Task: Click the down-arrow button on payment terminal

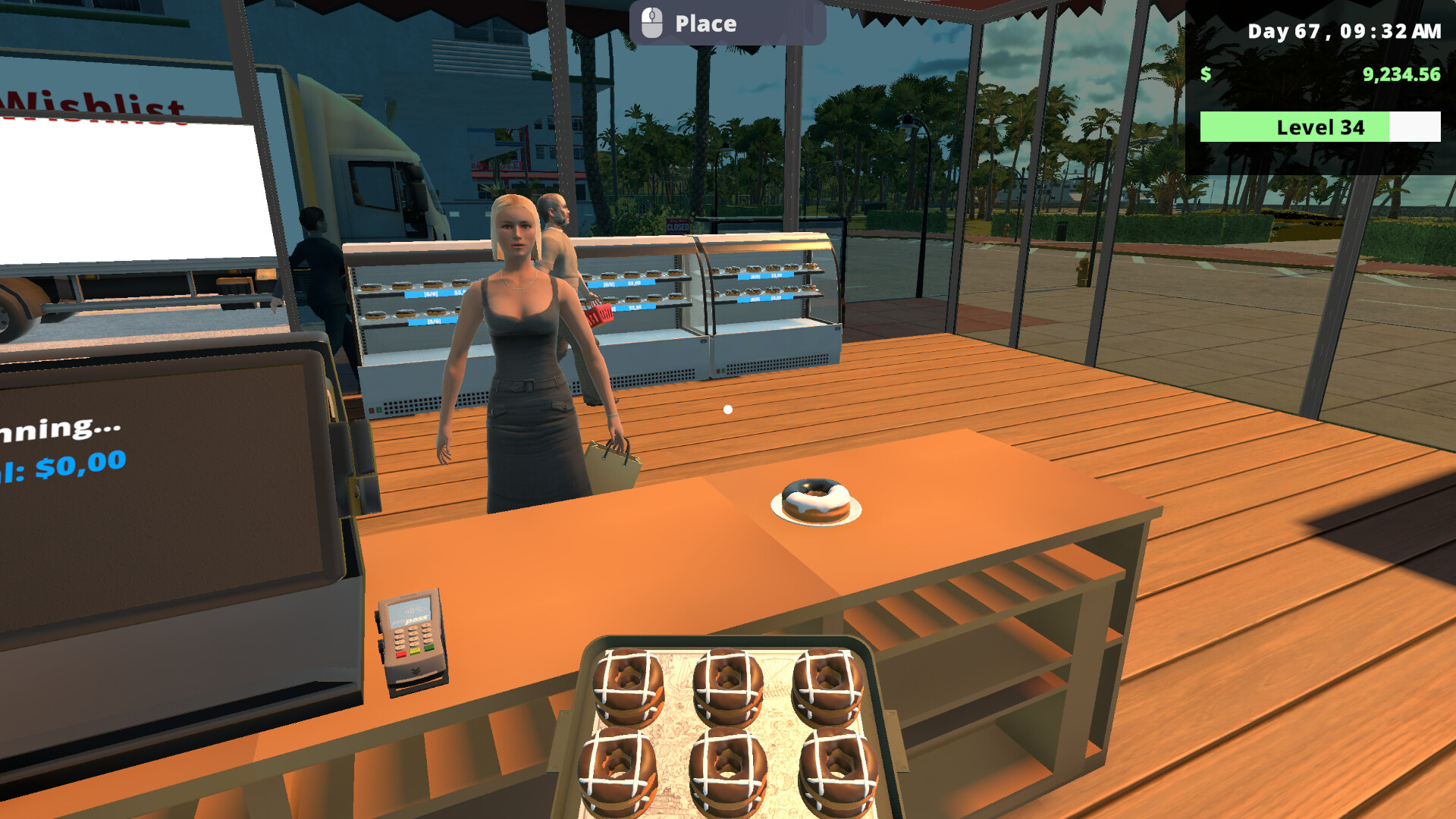Action: 416,670
